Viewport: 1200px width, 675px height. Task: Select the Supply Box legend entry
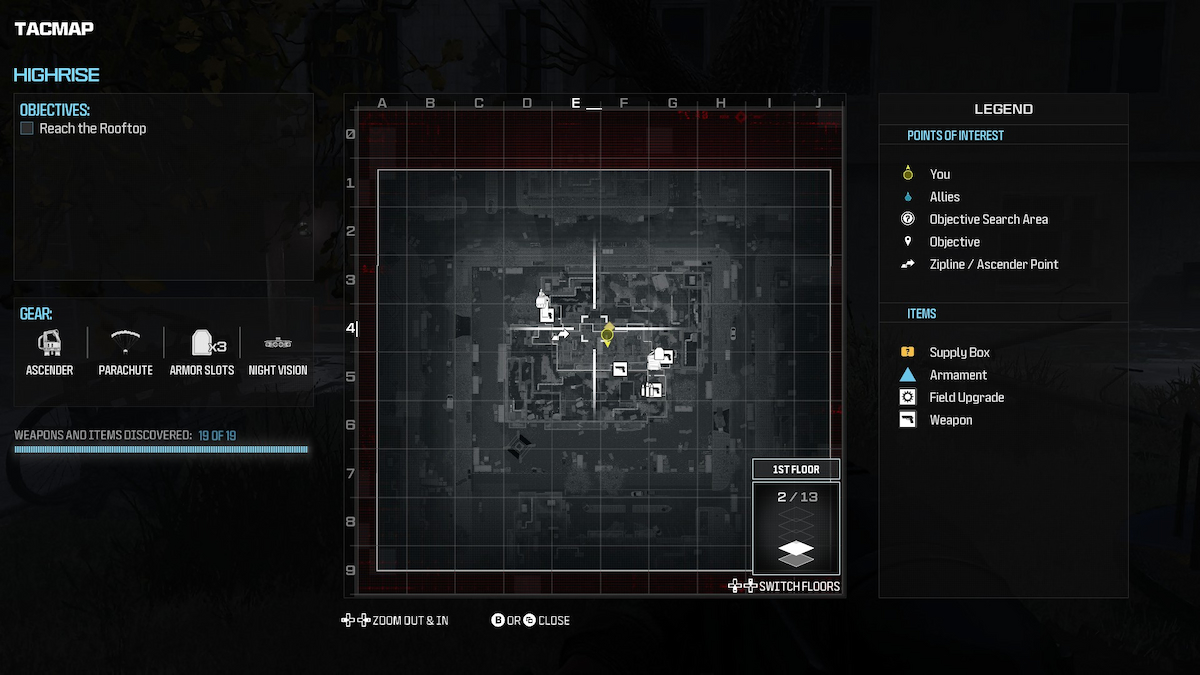[959, 352]
